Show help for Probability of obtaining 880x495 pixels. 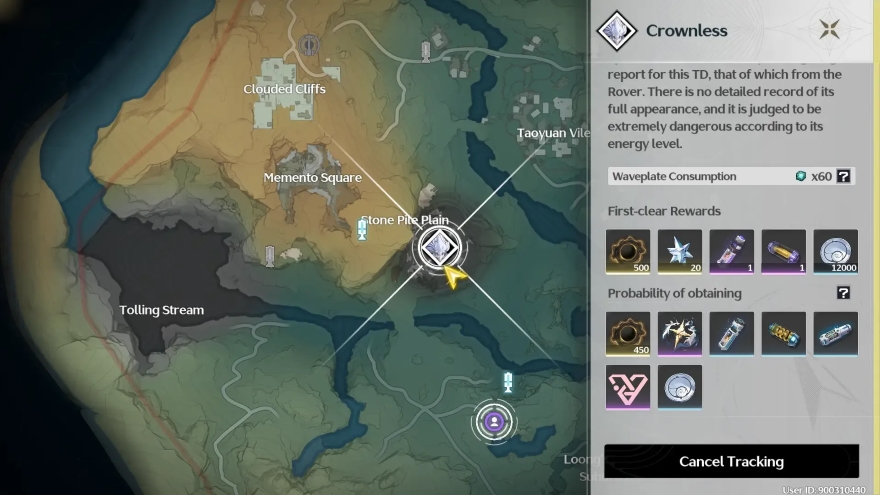pos(843,293)
